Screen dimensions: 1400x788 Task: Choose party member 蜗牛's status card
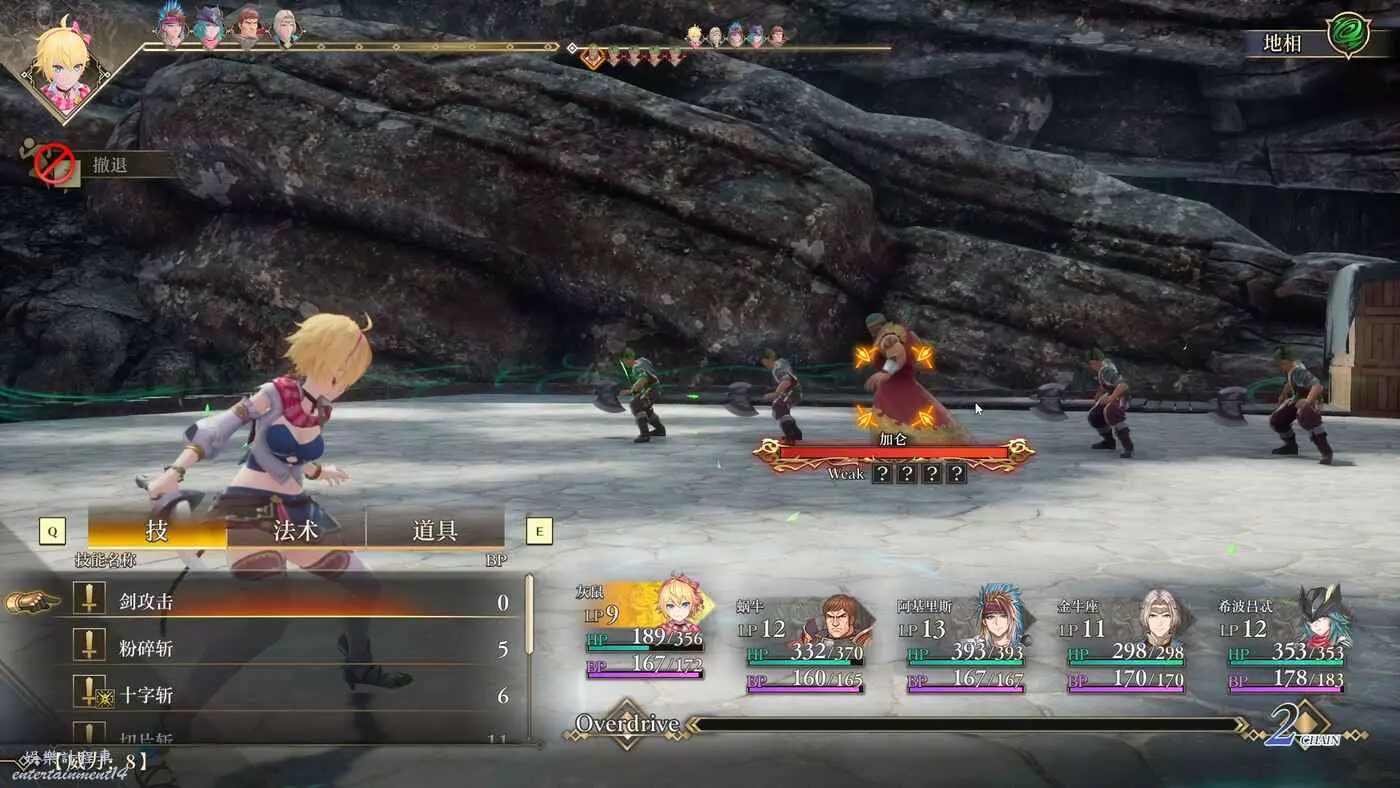(805, 642)
